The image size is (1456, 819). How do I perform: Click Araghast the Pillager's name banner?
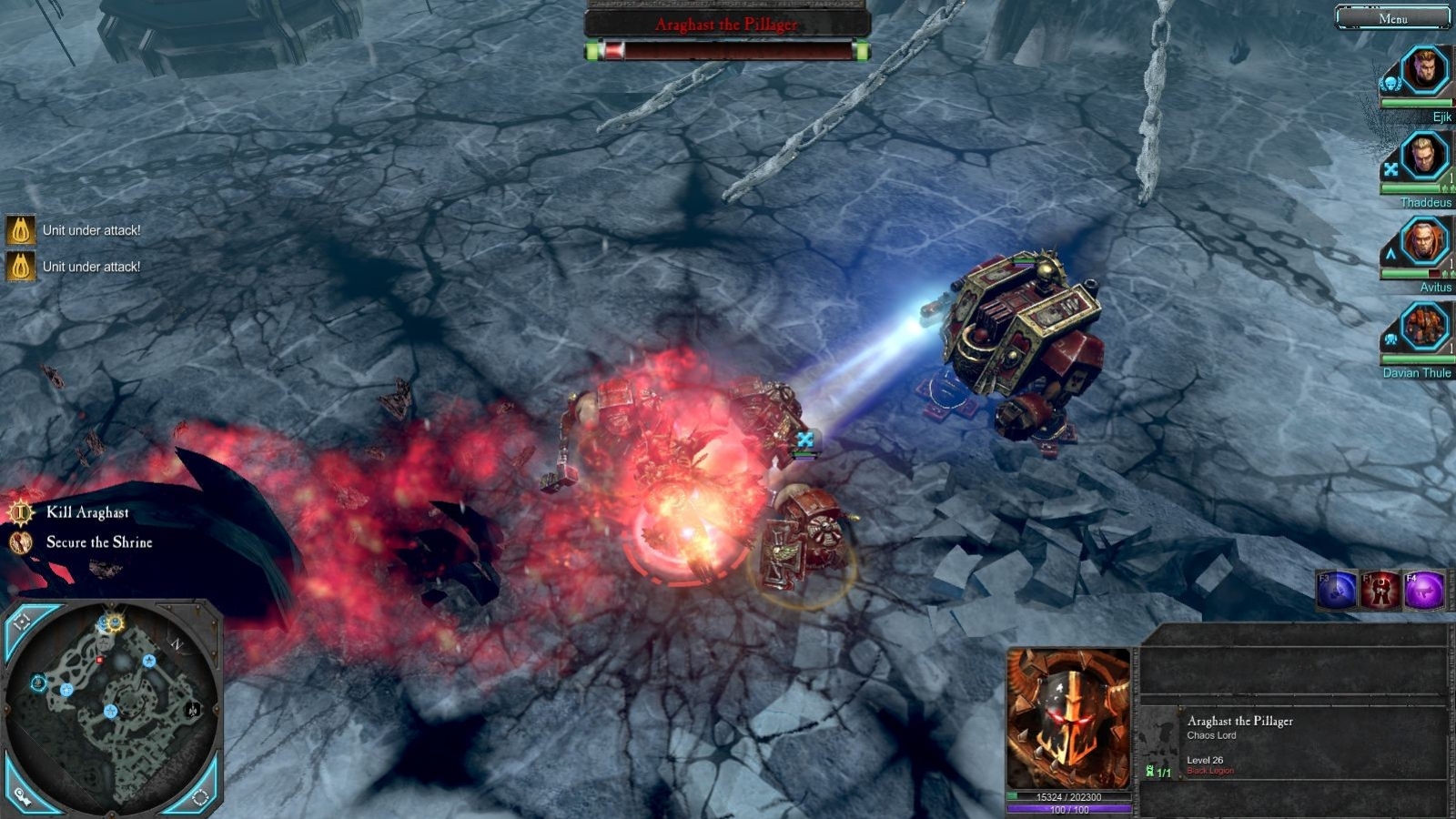(x=728, y=25)
